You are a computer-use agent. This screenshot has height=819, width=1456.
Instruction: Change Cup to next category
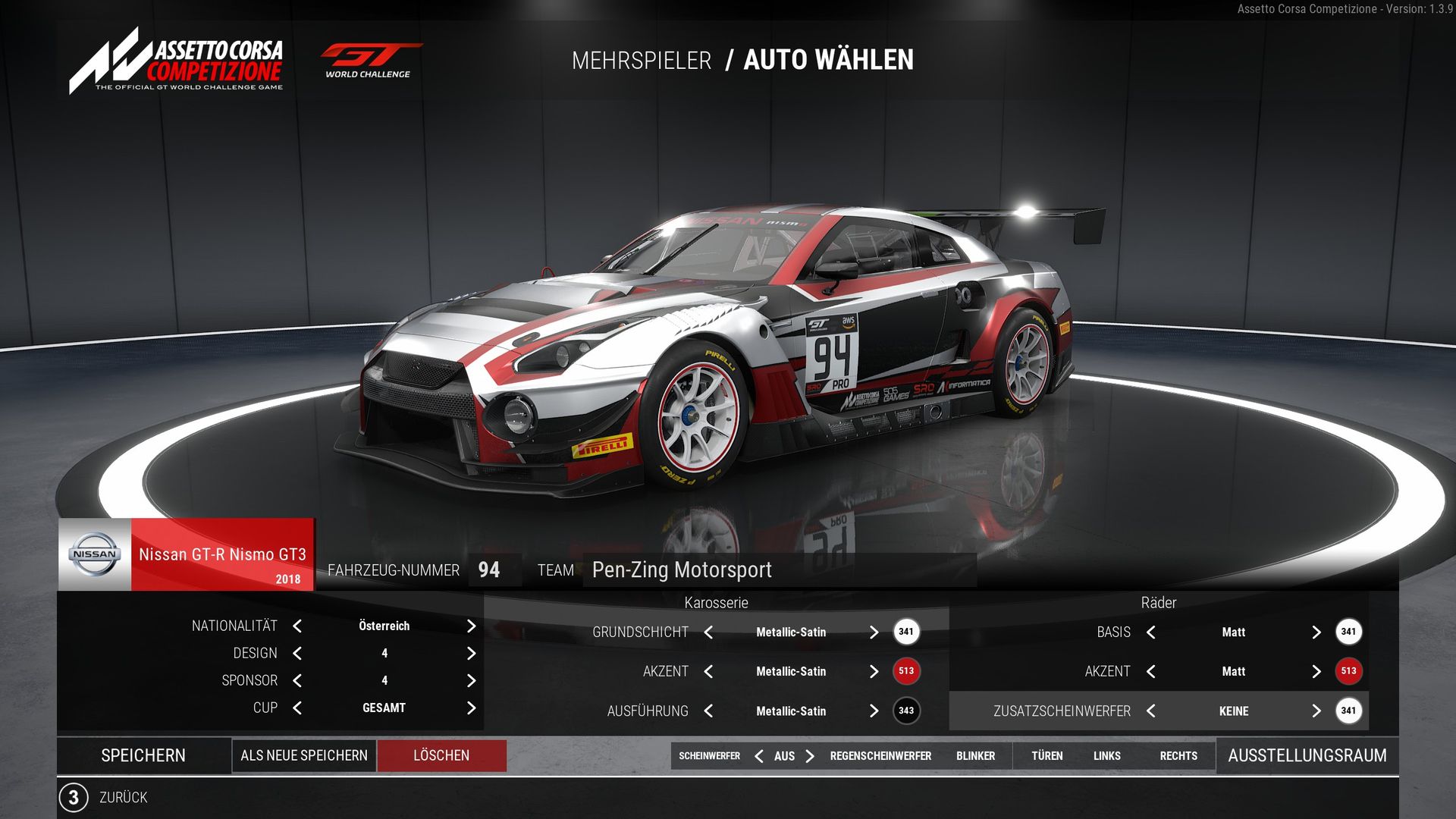click(x=471, y=708)
